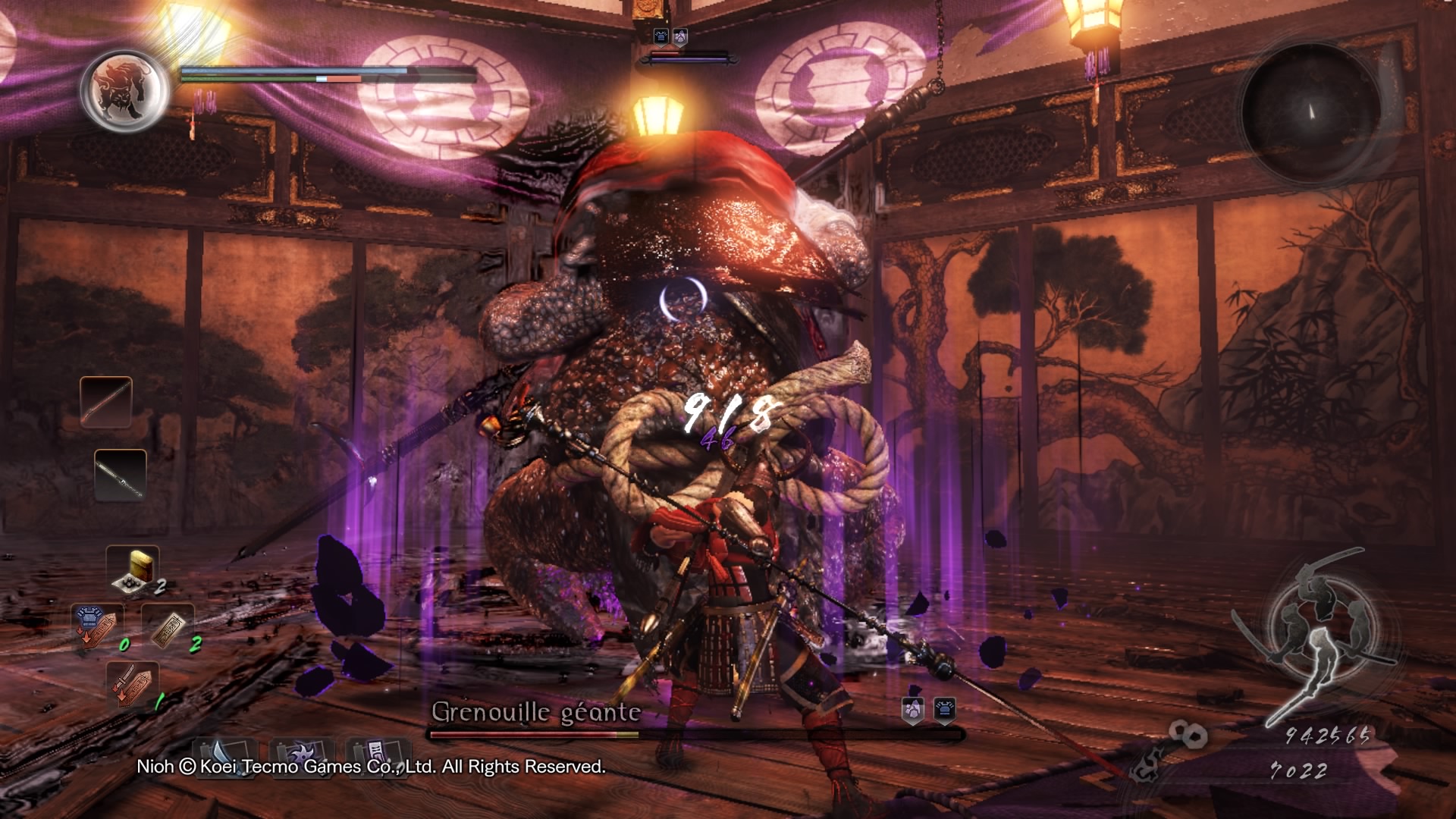Click the guardian spirit emblem
1456x819 pixels.
pos(125,90)
